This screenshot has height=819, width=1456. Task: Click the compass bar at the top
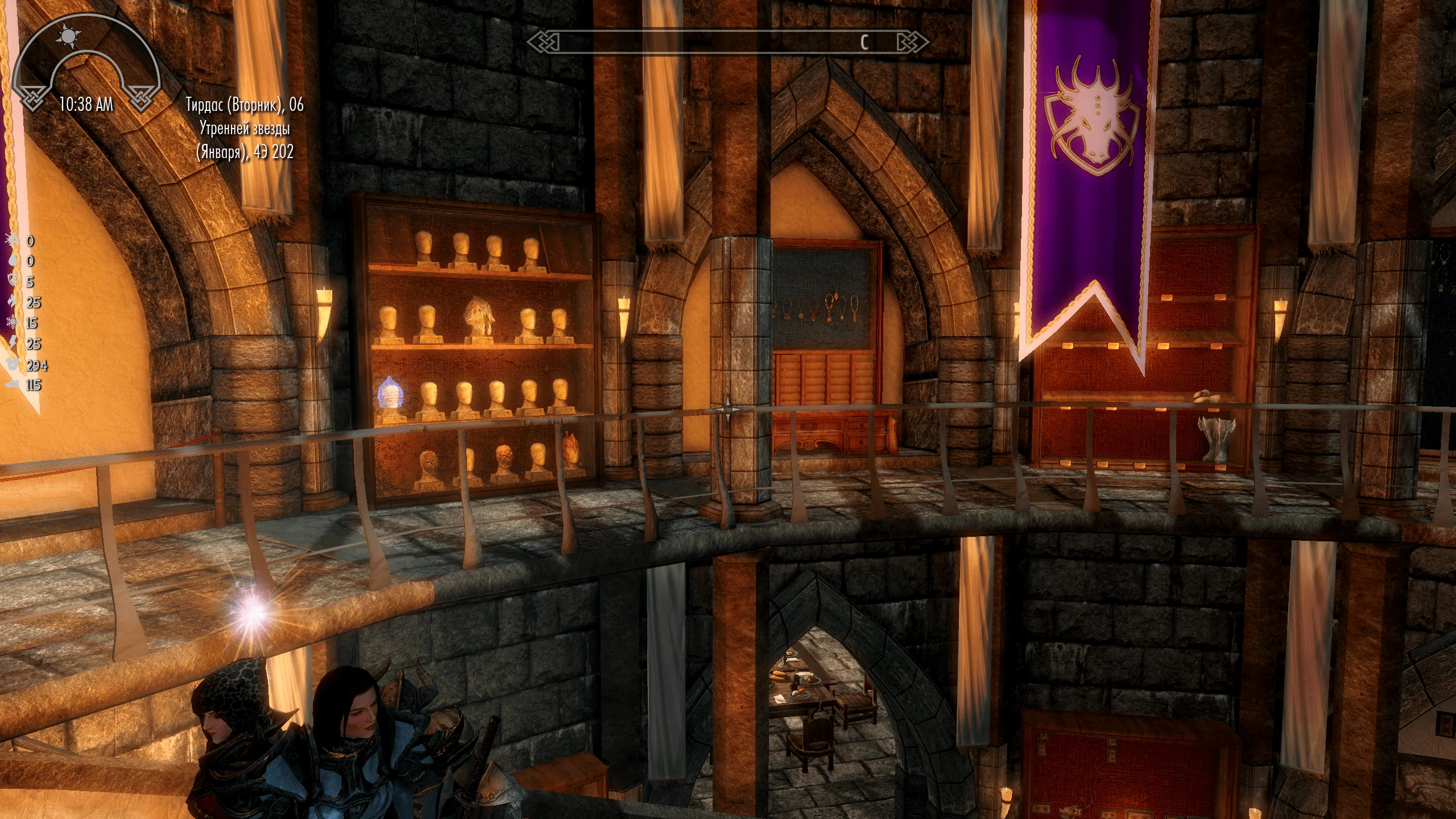(x=728, y=42)
